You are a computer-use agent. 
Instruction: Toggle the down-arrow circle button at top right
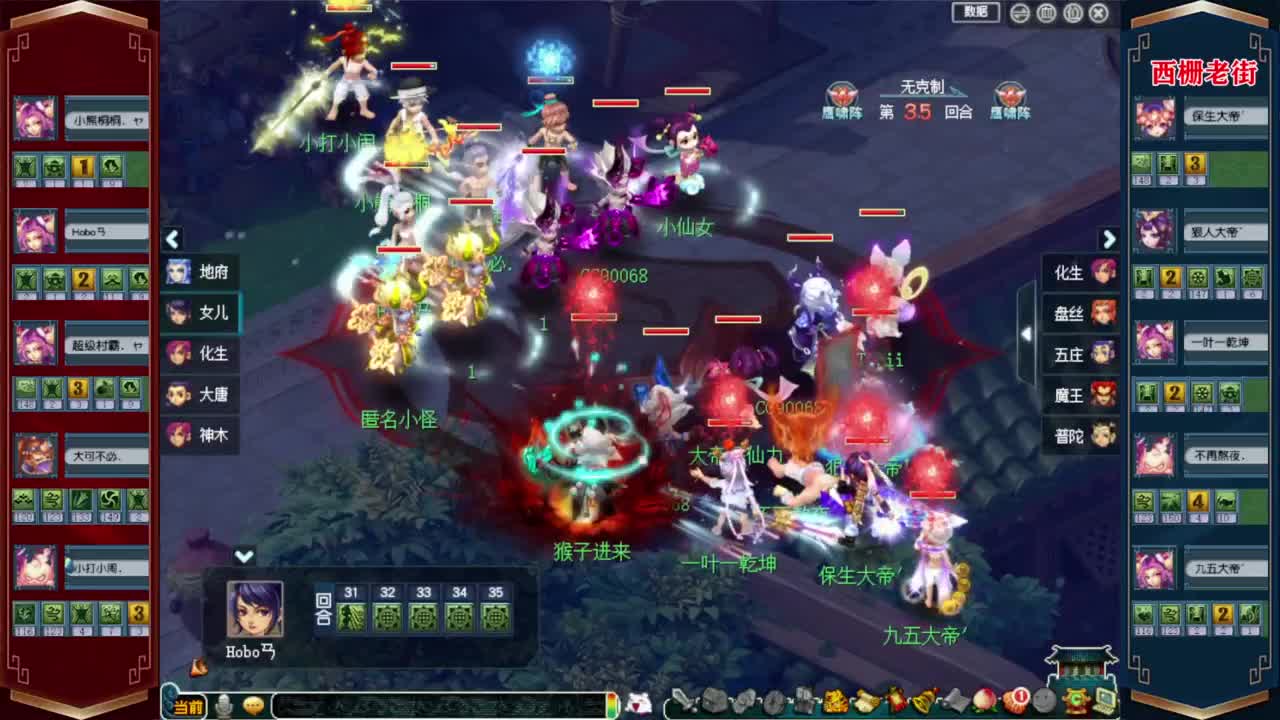[1018, 13]
